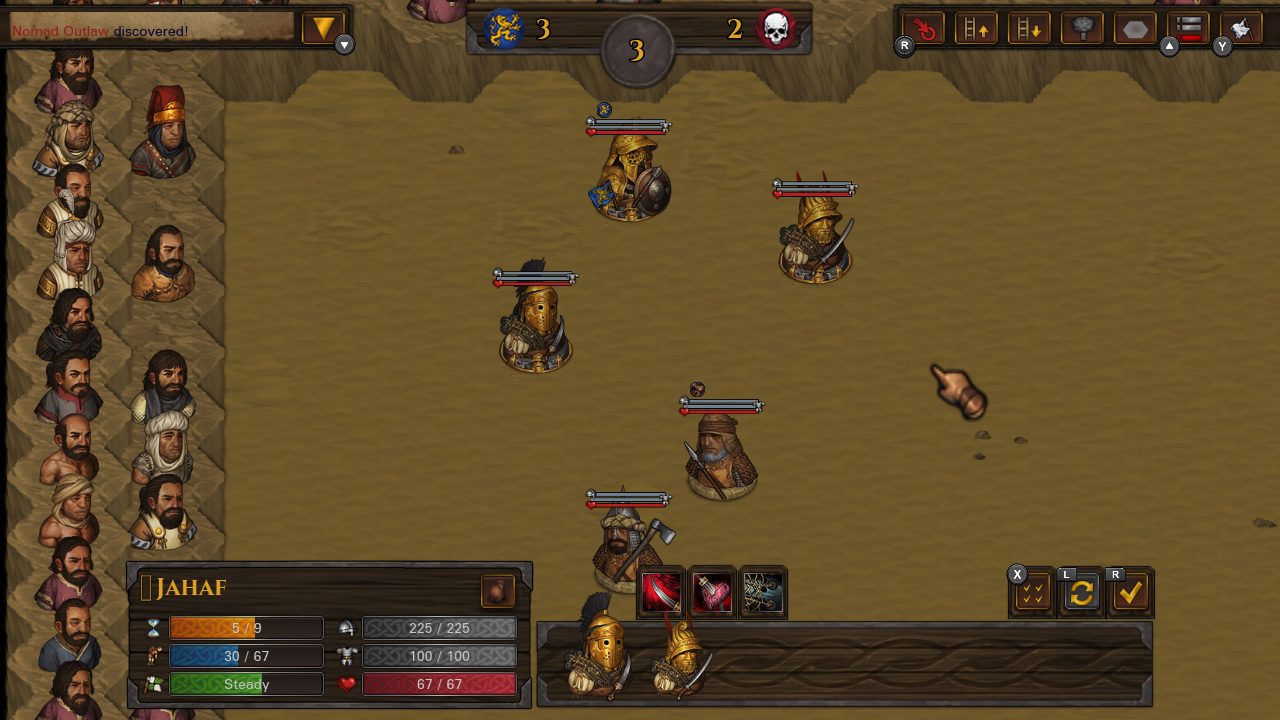End the turn with the checkmark button
Image resolution: width=1280 pixels, height=720 pixels.
tap(1130, 593)
